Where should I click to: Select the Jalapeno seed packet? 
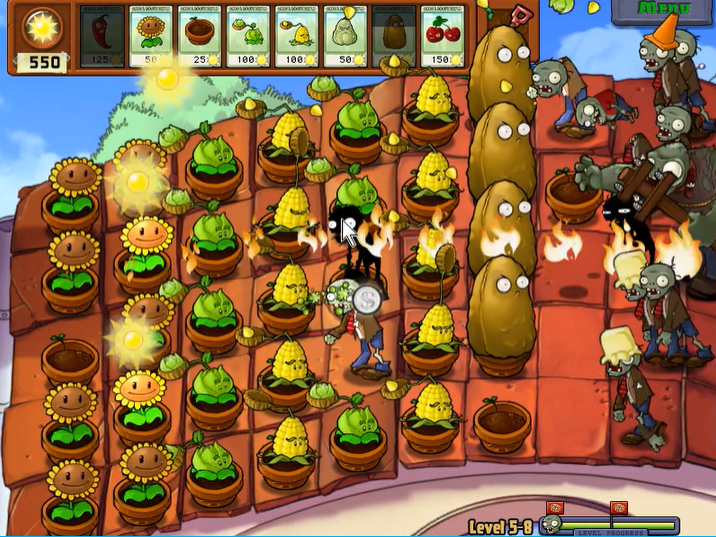(101, 37)
